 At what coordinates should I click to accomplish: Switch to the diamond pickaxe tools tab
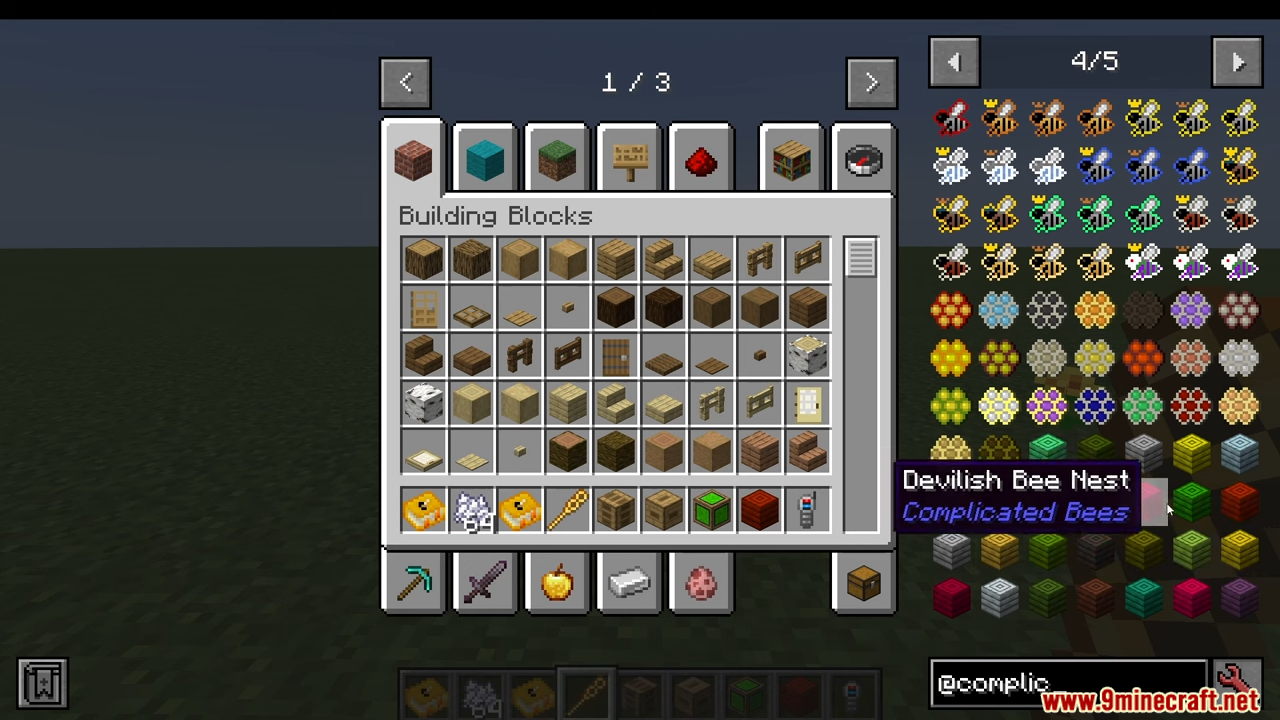(412, 582)
